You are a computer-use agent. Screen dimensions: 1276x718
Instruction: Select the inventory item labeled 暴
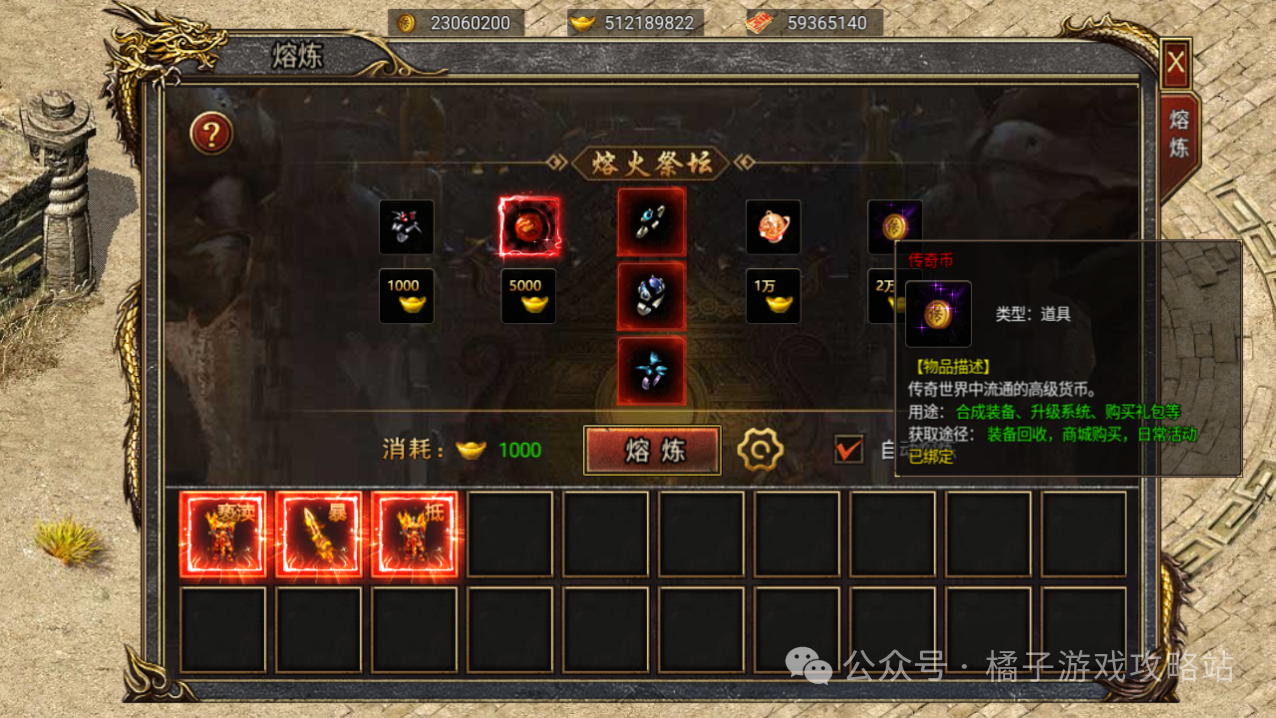pos(319,535)
